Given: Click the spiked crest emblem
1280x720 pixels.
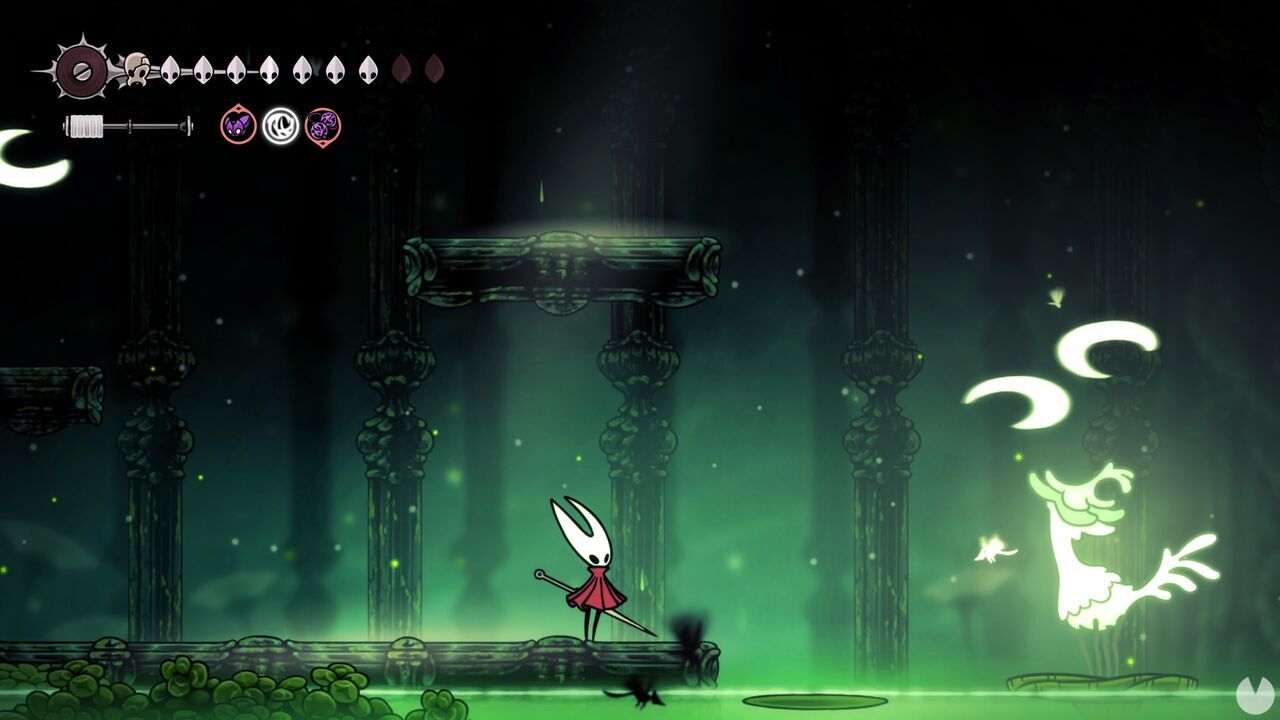Looking at the screenshot, I should 81,70.
